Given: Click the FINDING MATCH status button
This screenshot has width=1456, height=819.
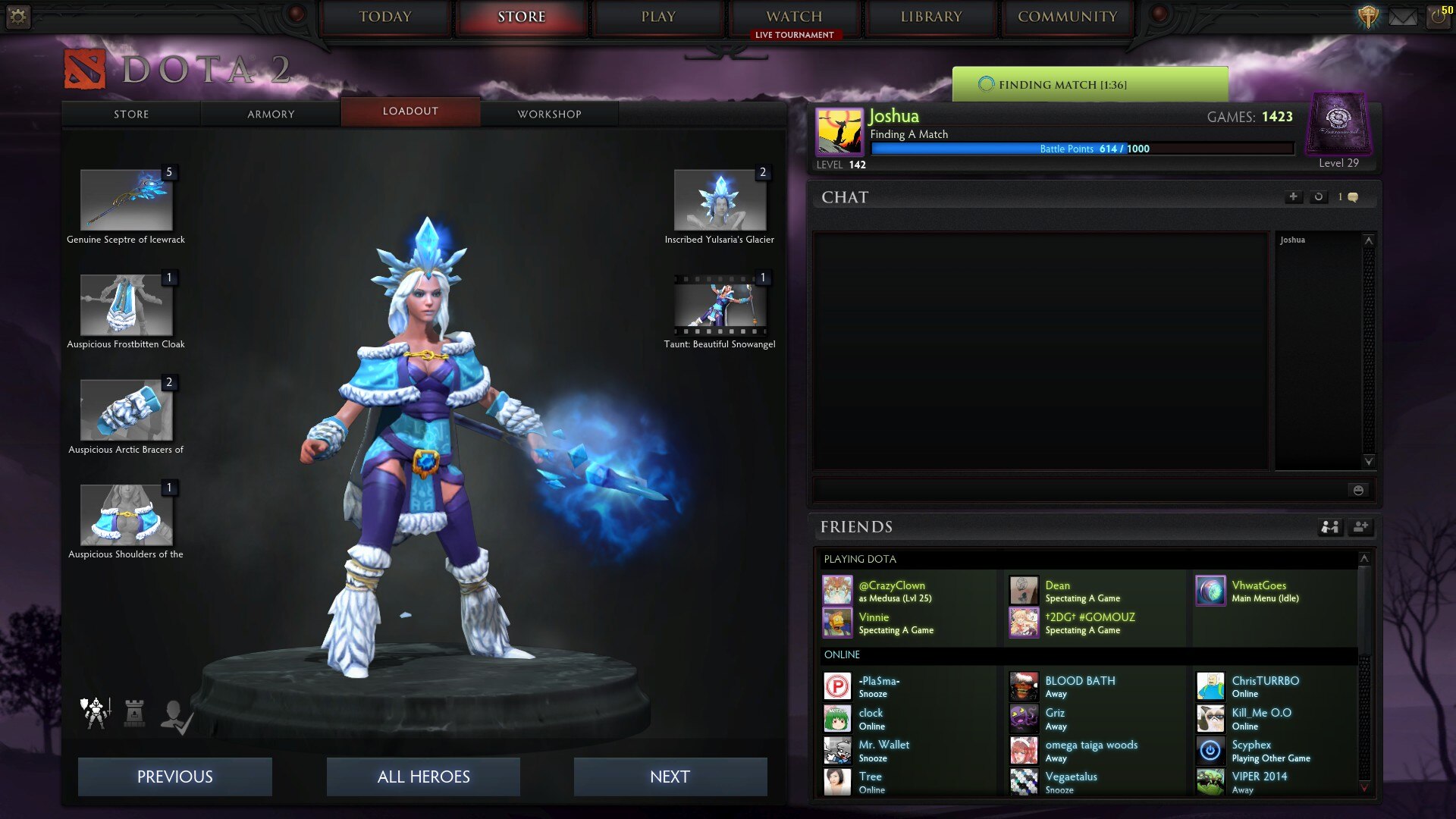Looking at the screenshot, I should click(x=1090, y=84).
